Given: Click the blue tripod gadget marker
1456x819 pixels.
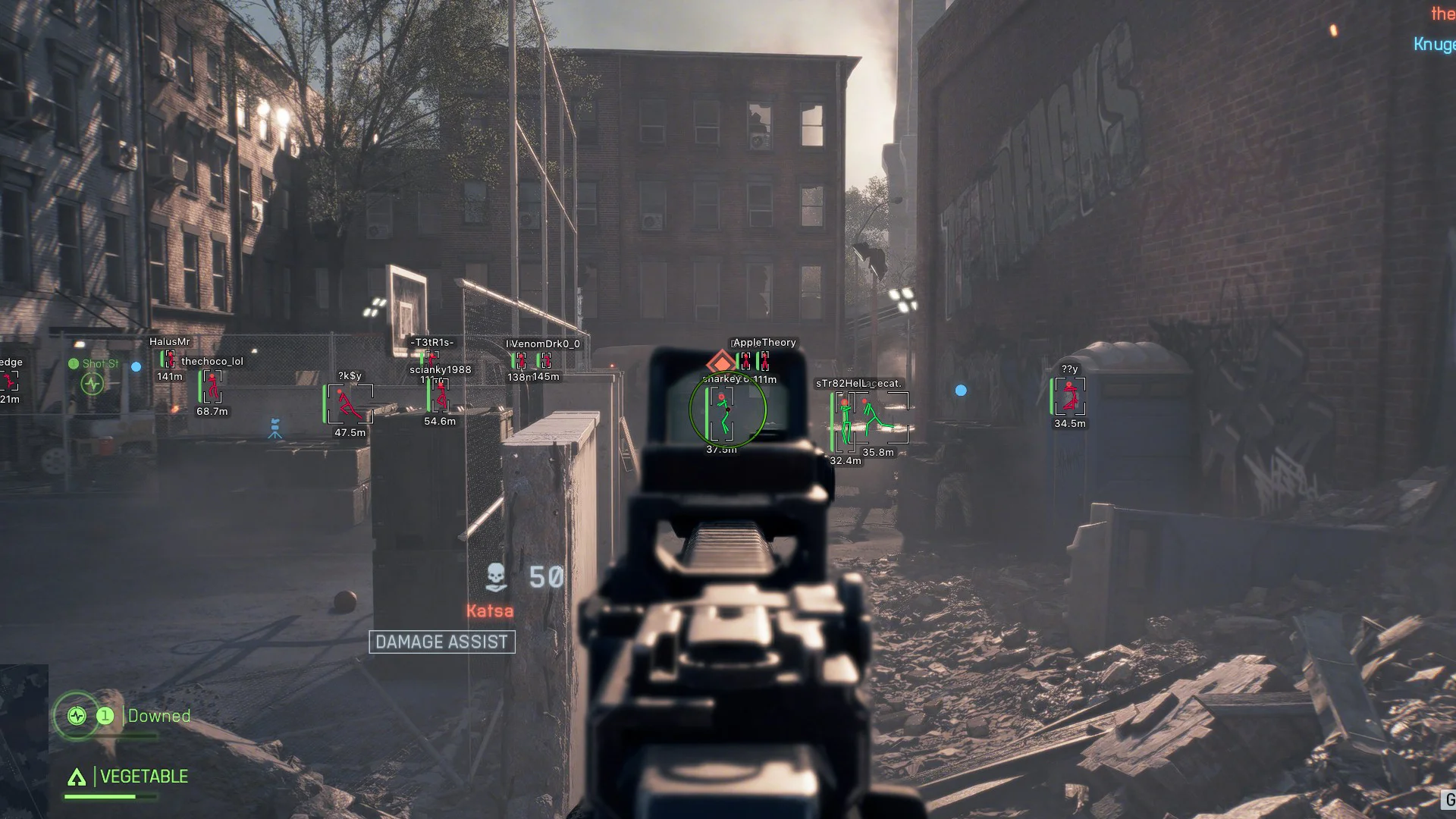Looking at the screenshot, I should point(275,429).
